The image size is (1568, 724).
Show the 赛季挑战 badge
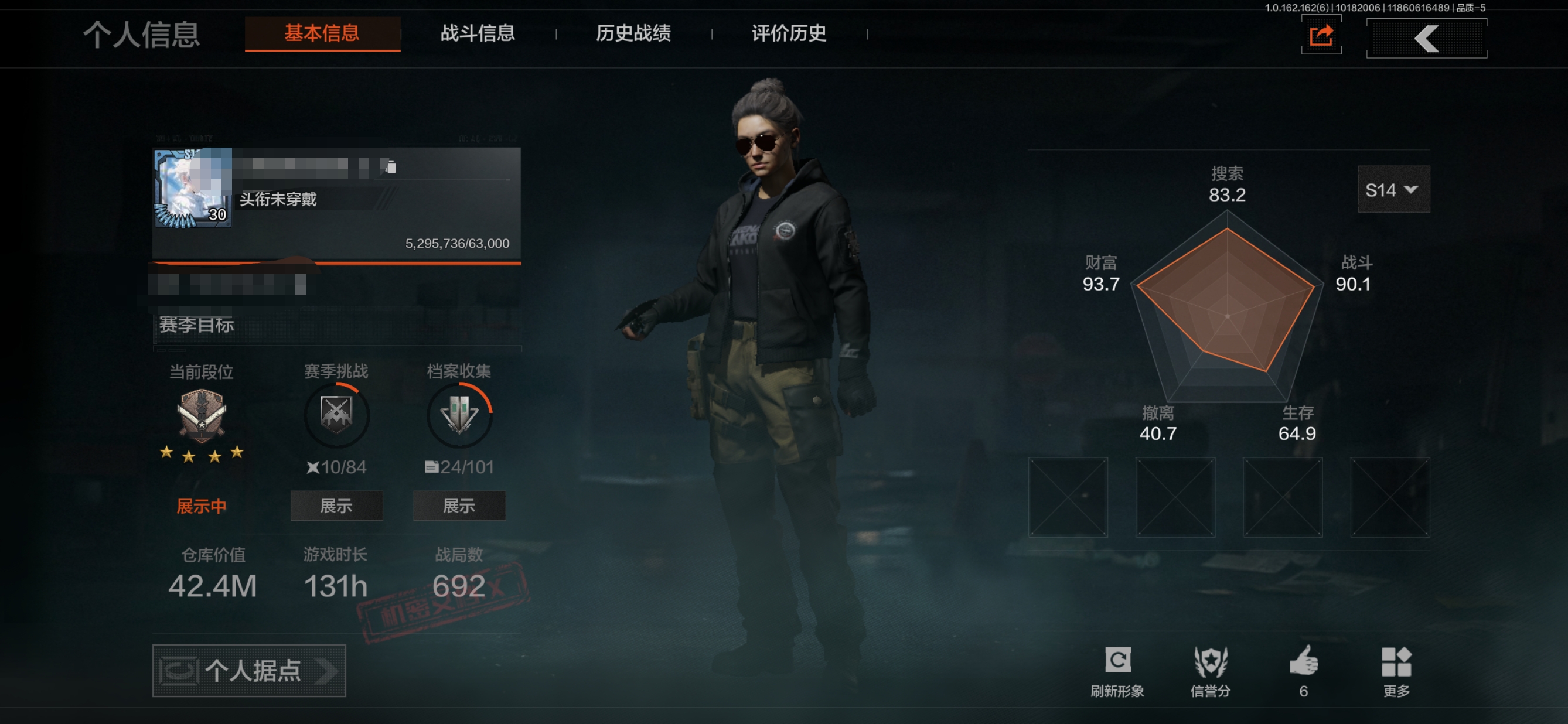(x=336, y=506)
